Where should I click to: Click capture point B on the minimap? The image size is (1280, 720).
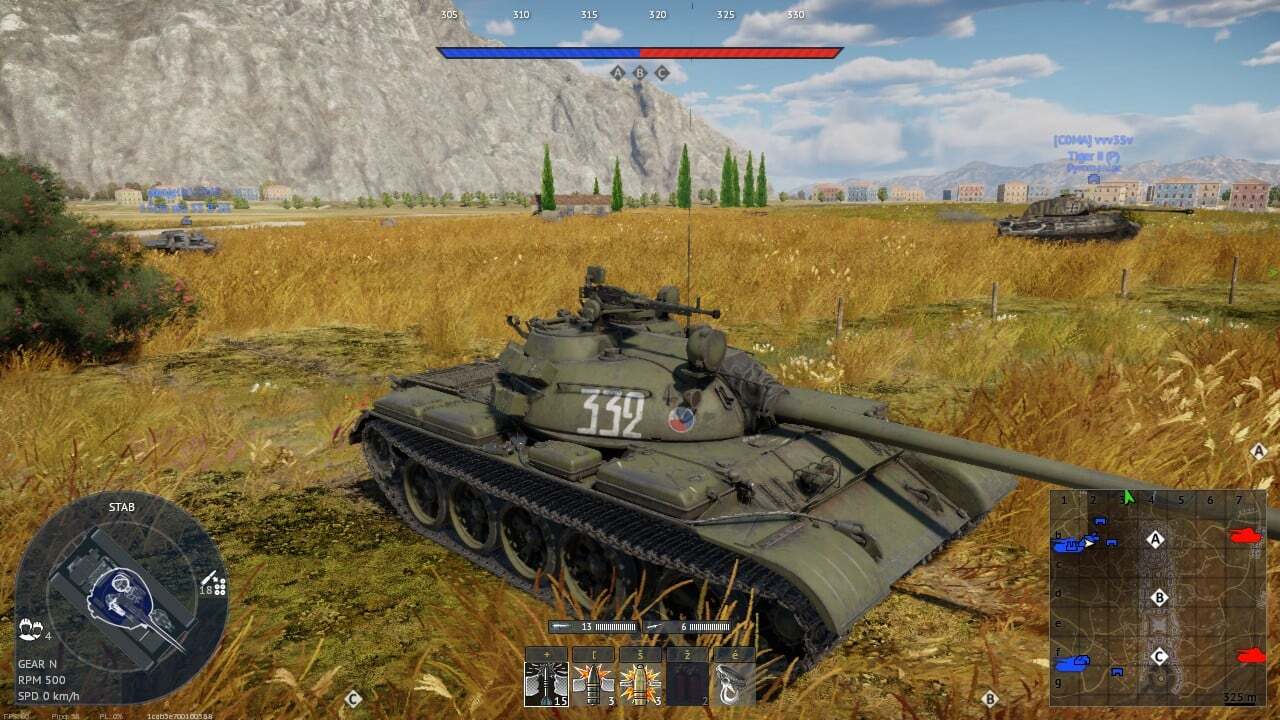pos(1159,596)
